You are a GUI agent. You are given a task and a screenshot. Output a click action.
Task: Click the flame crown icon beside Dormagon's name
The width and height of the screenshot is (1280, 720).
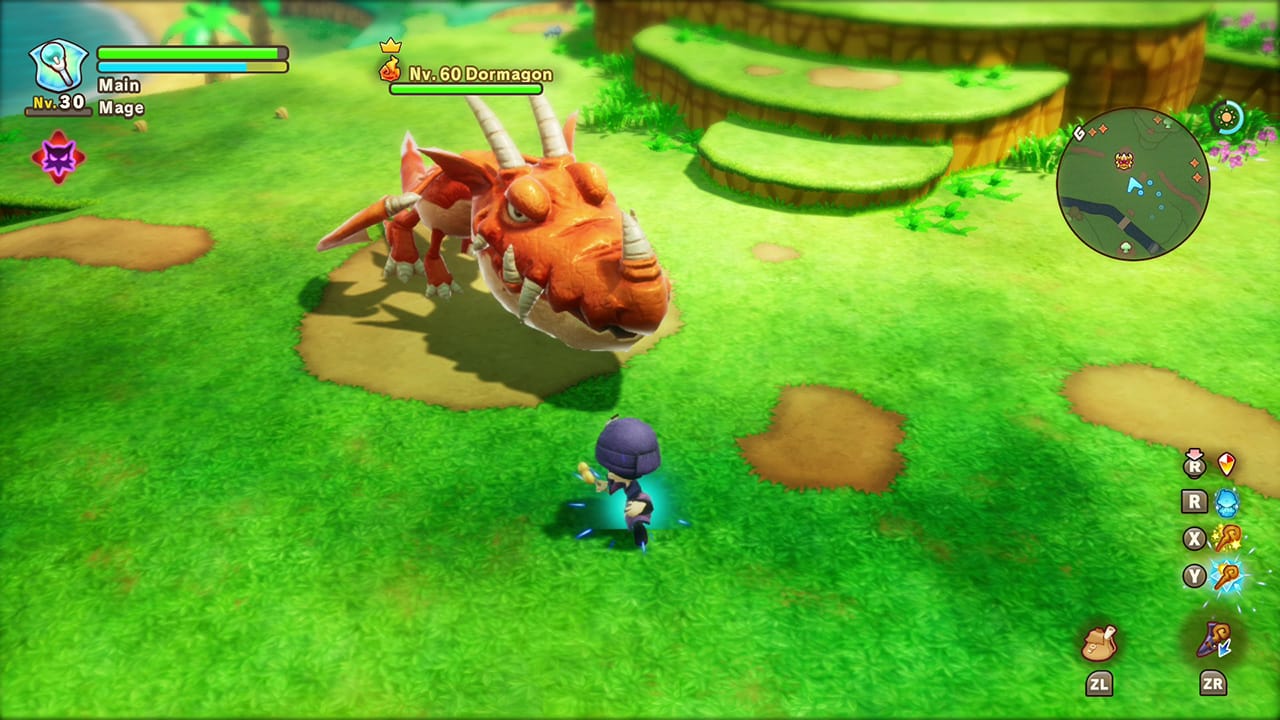coord(389,68)
